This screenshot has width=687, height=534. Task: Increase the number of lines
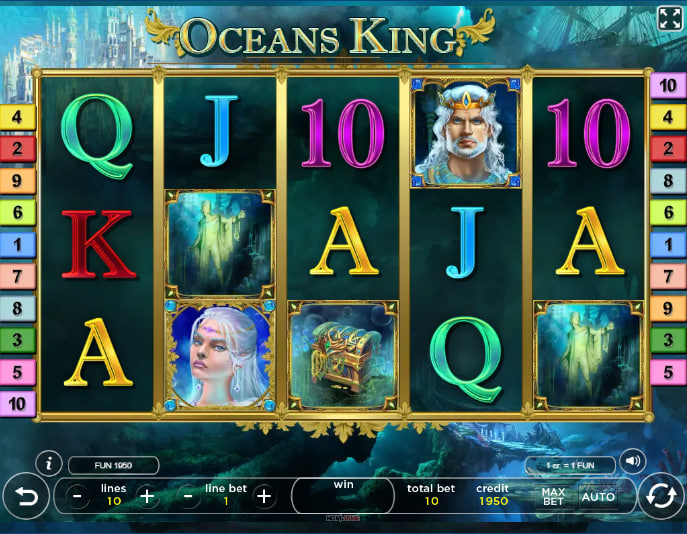point(147,496)
